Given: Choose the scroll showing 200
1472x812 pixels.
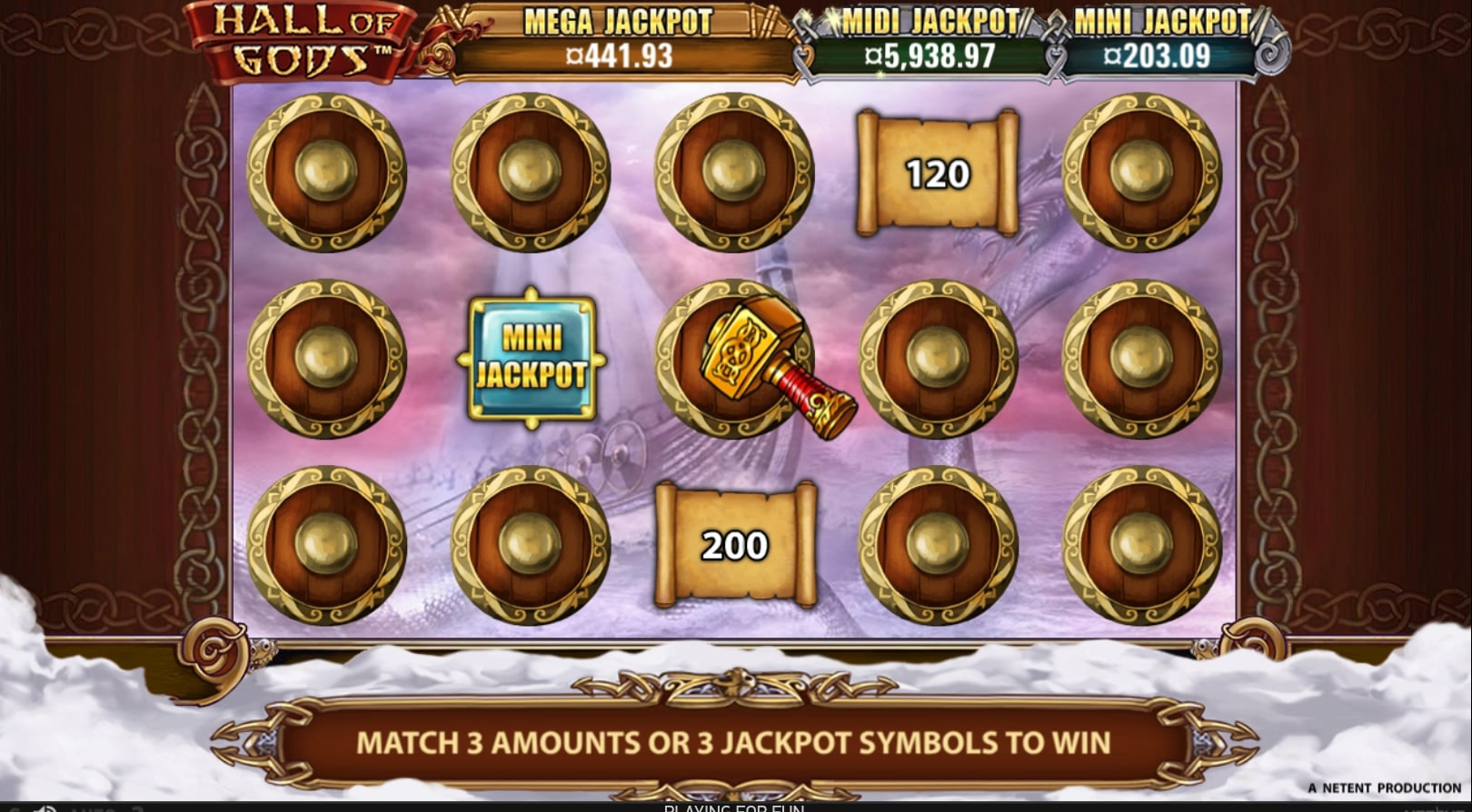Looking at the screenshot, I should coord(734,545).
